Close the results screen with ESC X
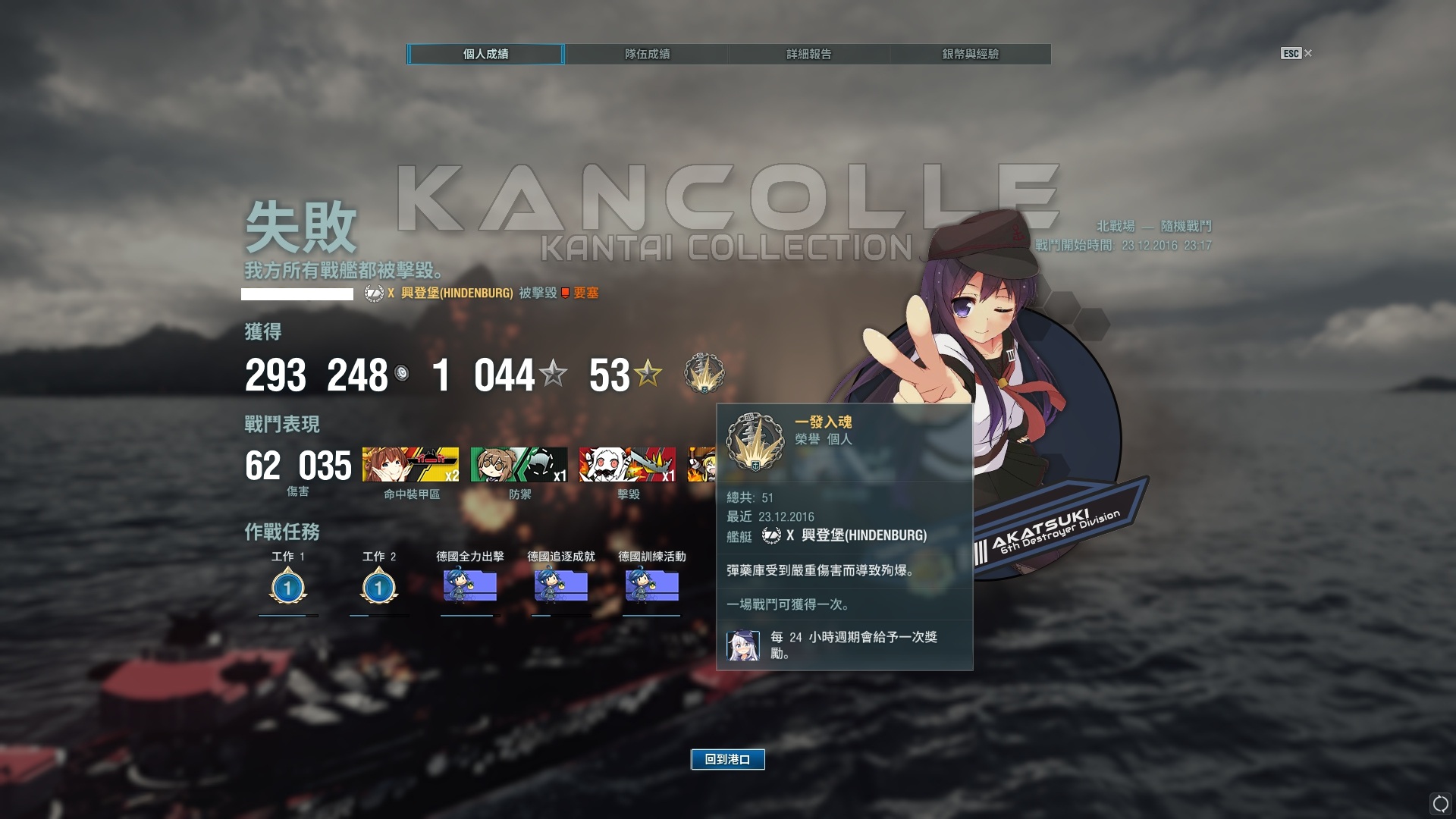This screenshot has height=819, width=1456. click(1297, 53)
